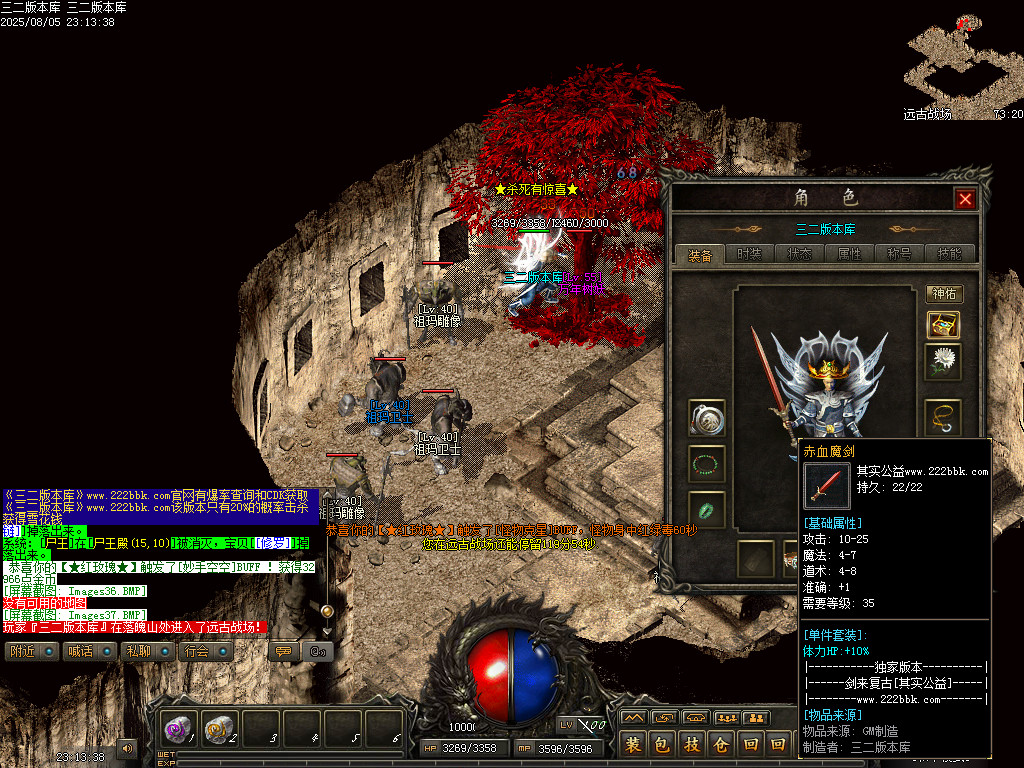This screenshot has height=768, width=1024.
Task: Select the 称号 title tab
Action: click(899, 254)
